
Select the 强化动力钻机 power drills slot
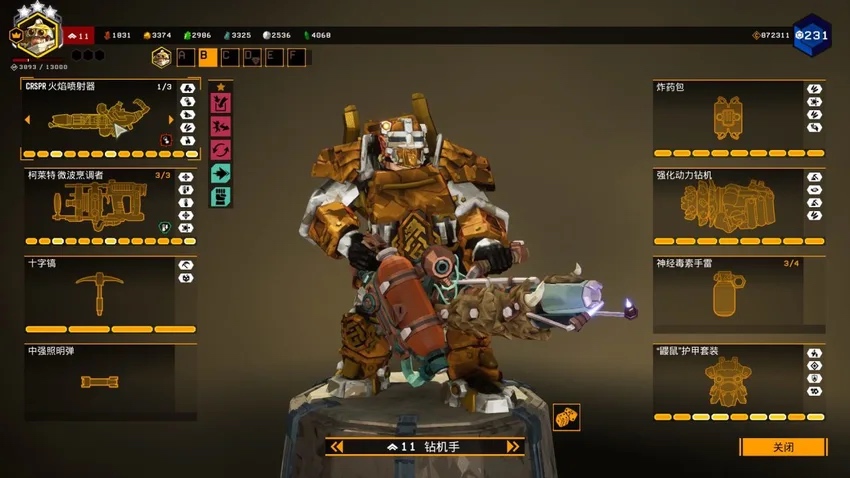(x=727, y=207)
